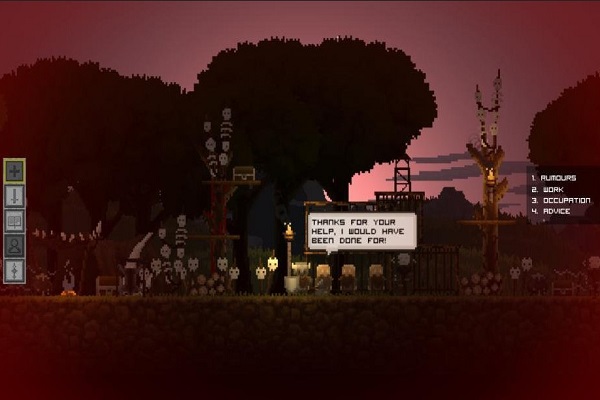The height and width of the screenshot is (400, 600).
Task: Click the sword icon in the side toolbar
Action: point(15,196)
